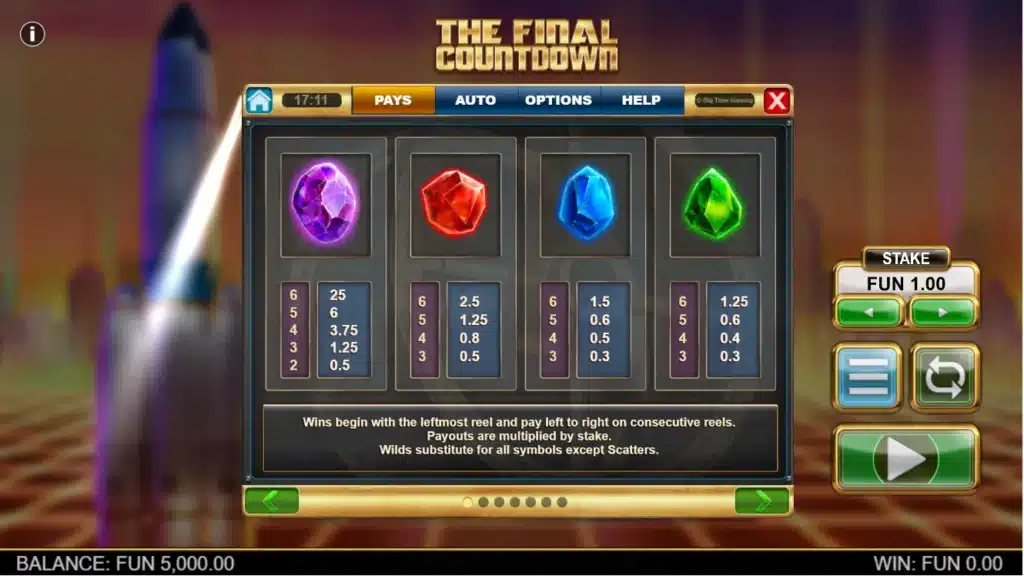1024x576 pixels.
Task: Increase the stake with the right arrow
Action: 943,312
